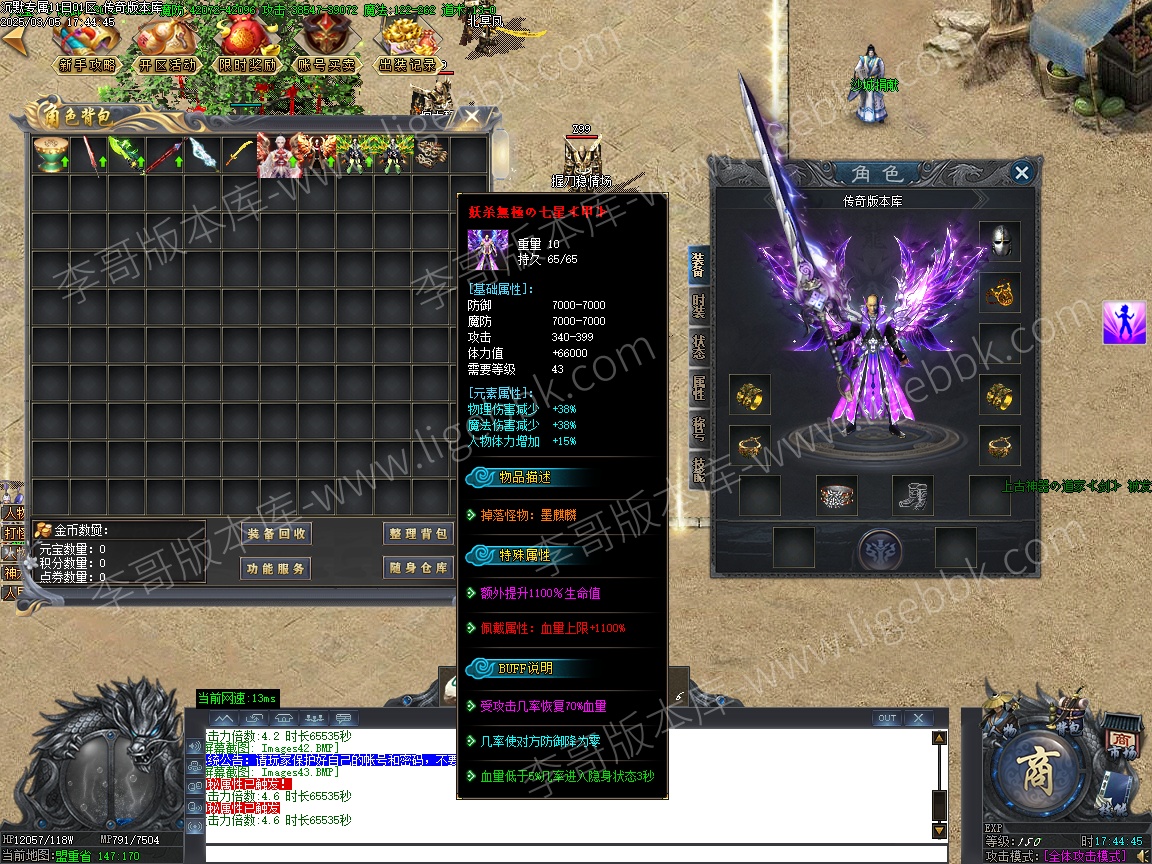Switch to the 称号 title tab
This screenshot has height=864, width=1152.
(698, 428)
